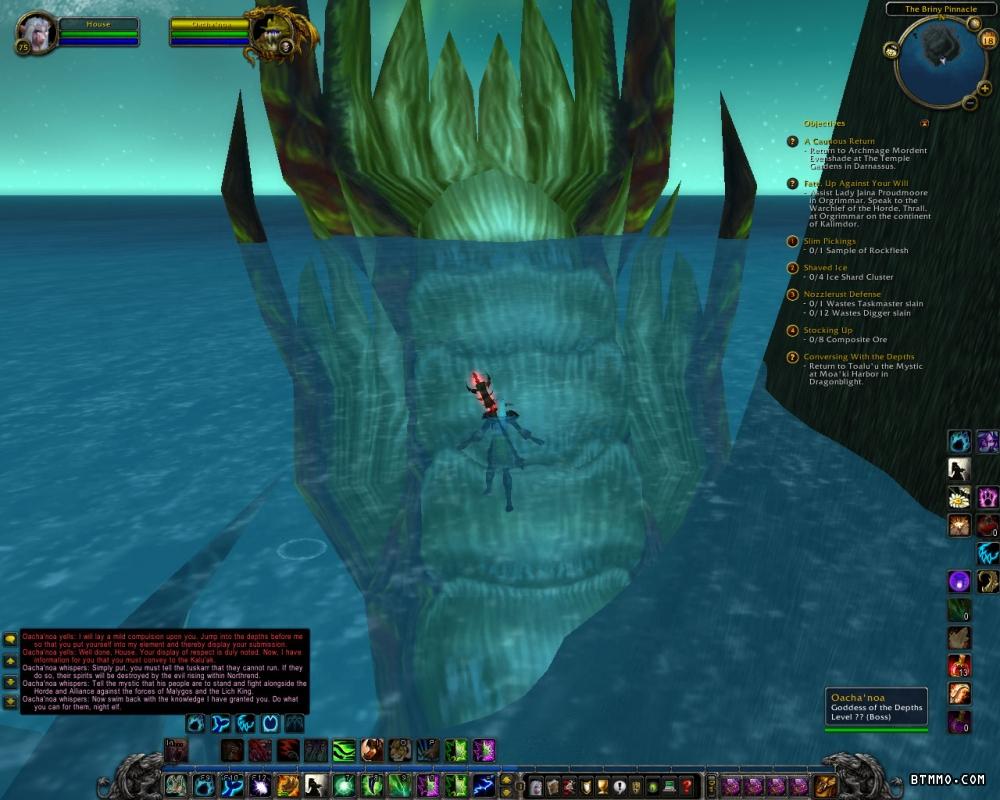Screen dimensions: 1000x800
Task: Open the calendar button showing 18
Action: (x=988, y=40)
